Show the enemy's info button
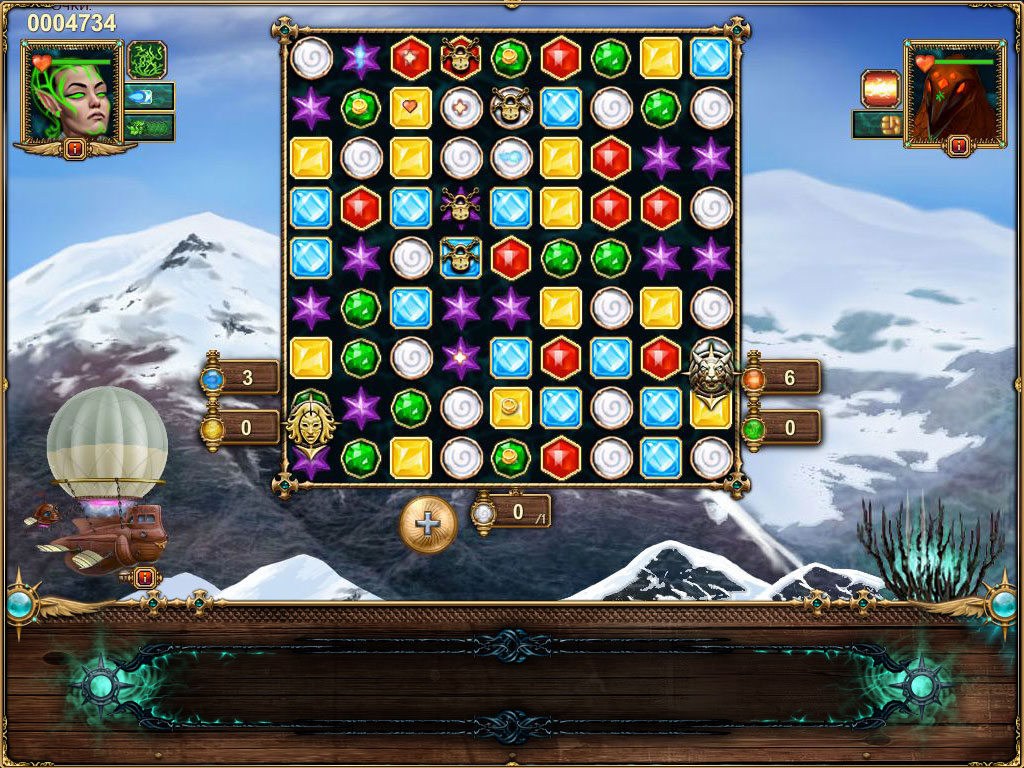The image size is (1024, 768). (x=958, y=146)
